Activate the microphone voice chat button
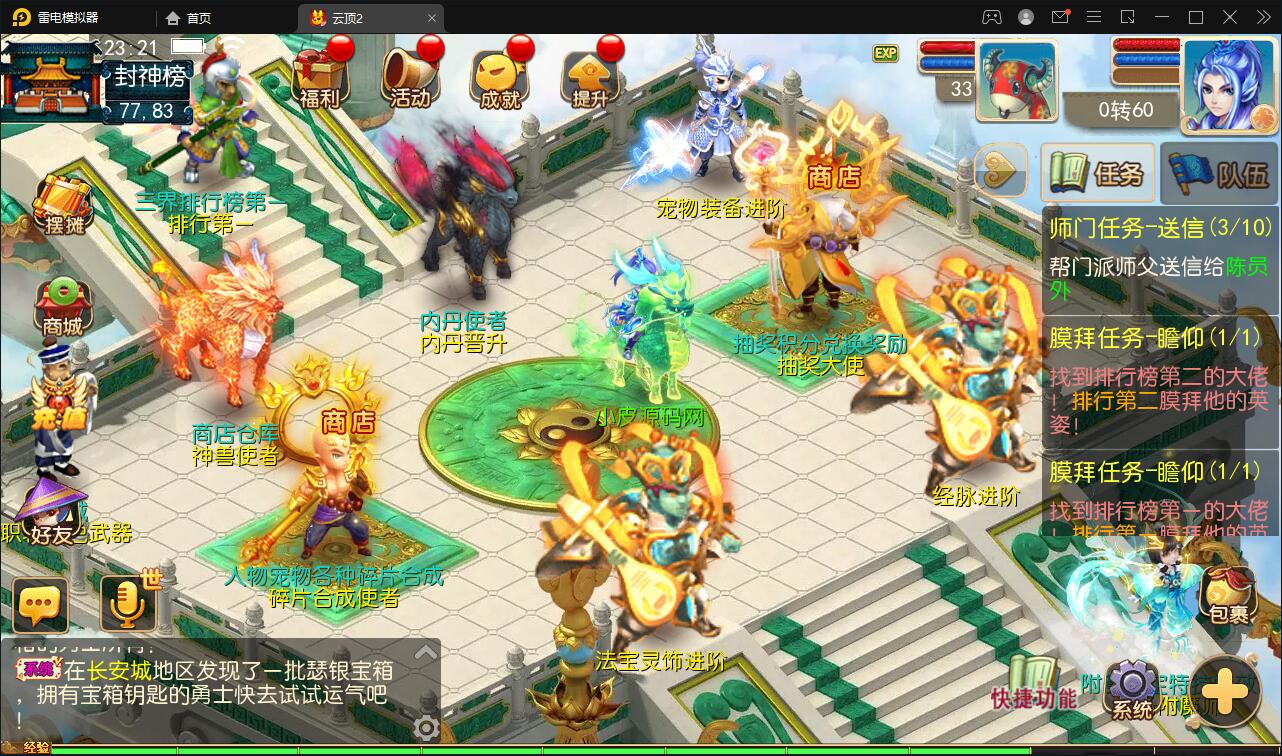The height and width of the screenshot is (756, 1282). click(128, 604)
